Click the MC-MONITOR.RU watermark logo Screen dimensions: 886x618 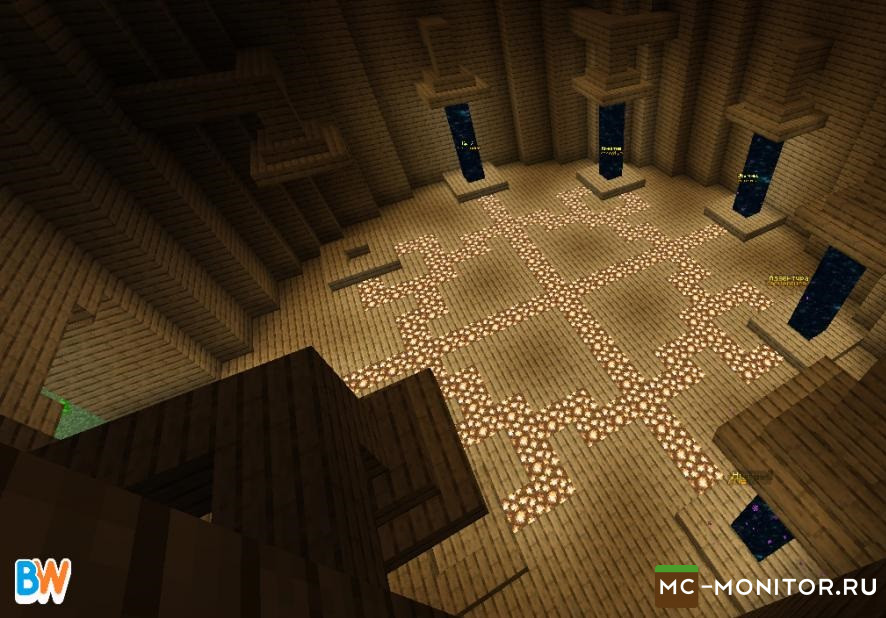pyautogui.click(x=767, y=587)
